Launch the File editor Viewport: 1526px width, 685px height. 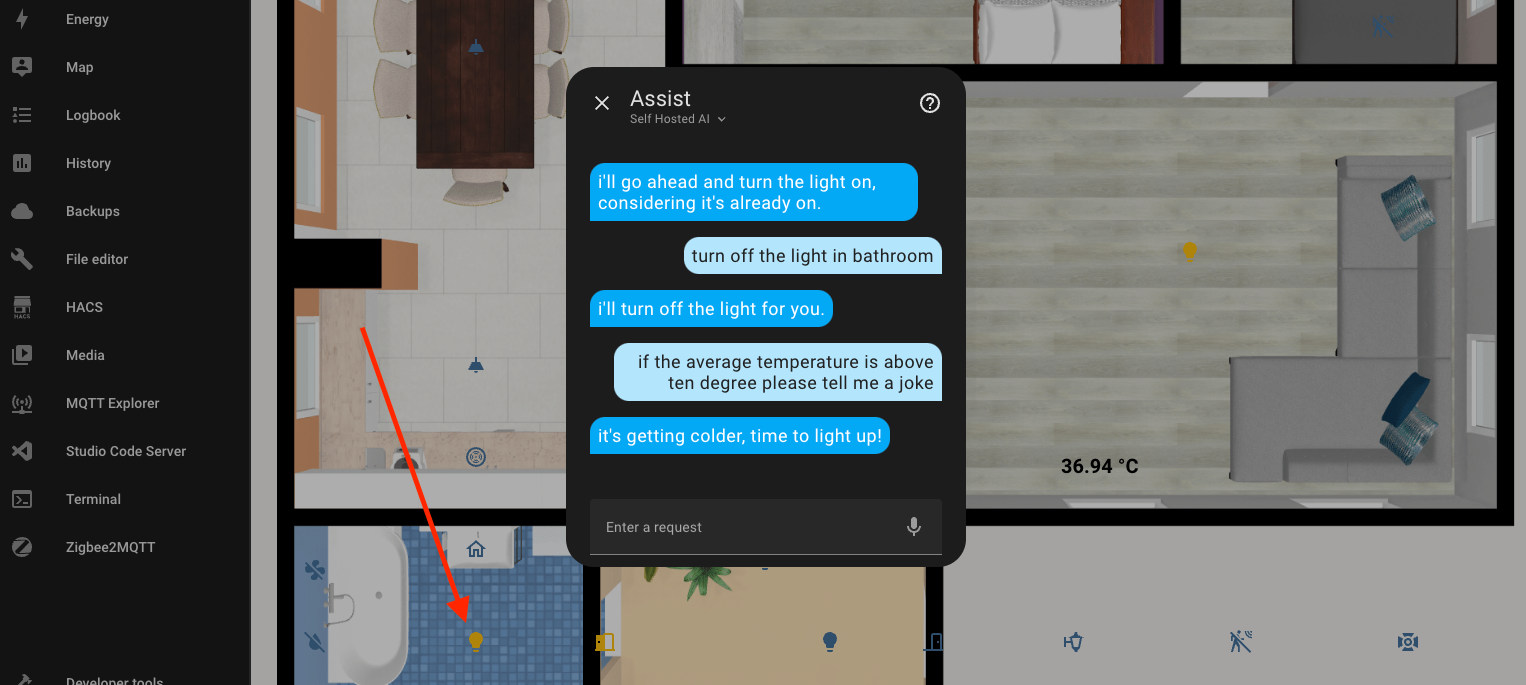point(97,259)
